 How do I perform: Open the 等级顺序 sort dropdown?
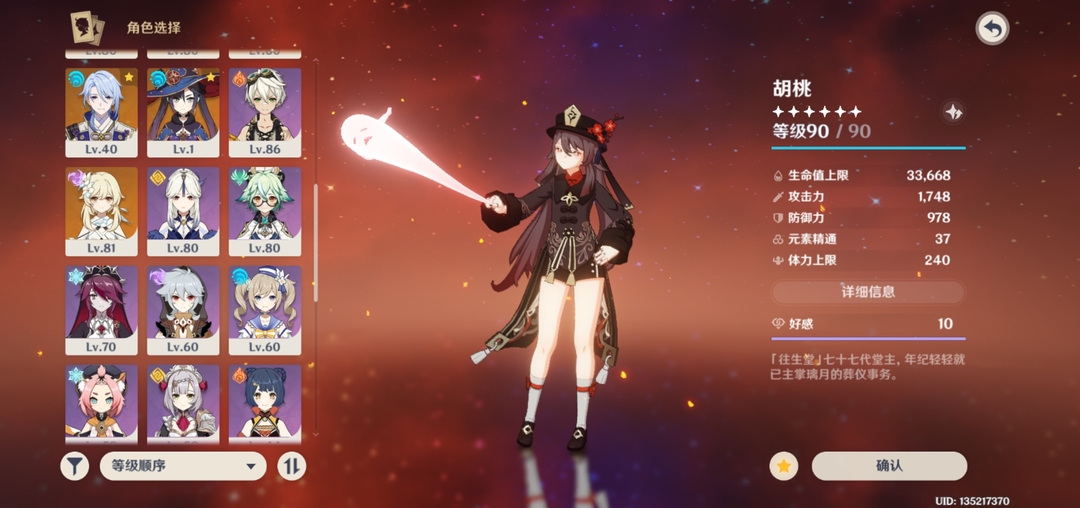point(183,466)
